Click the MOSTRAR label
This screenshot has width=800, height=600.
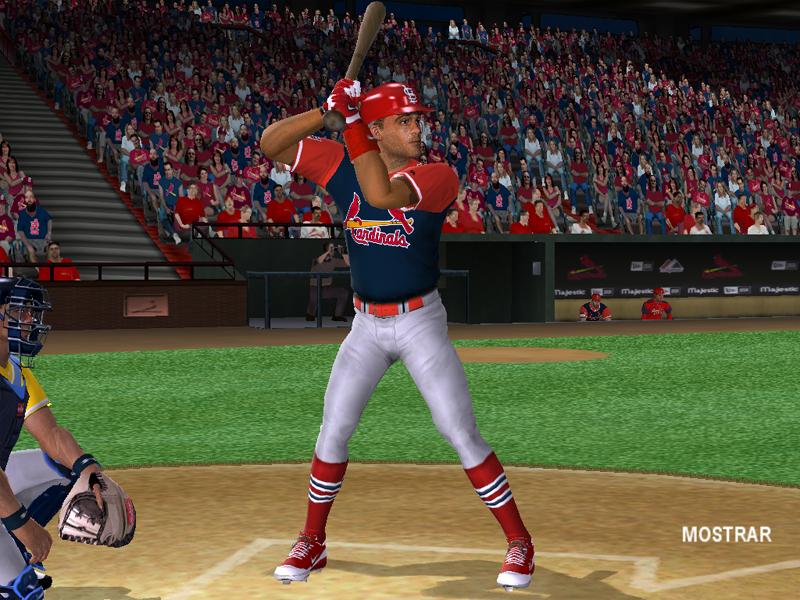tap(726, 534)
